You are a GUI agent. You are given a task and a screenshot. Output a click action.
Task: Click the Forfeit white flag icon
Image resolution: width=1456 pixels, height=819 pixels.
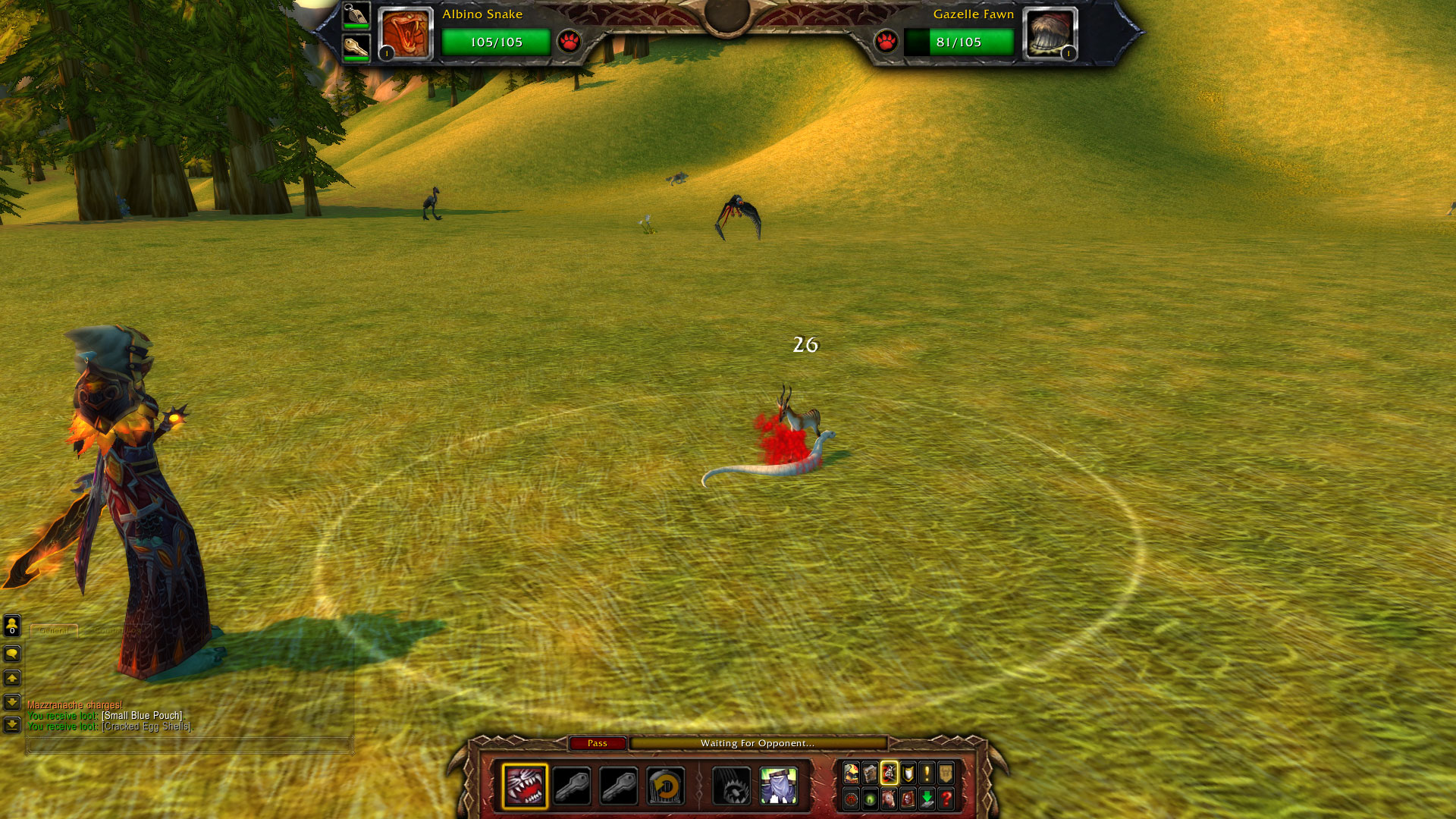click(x=778, y=786)
